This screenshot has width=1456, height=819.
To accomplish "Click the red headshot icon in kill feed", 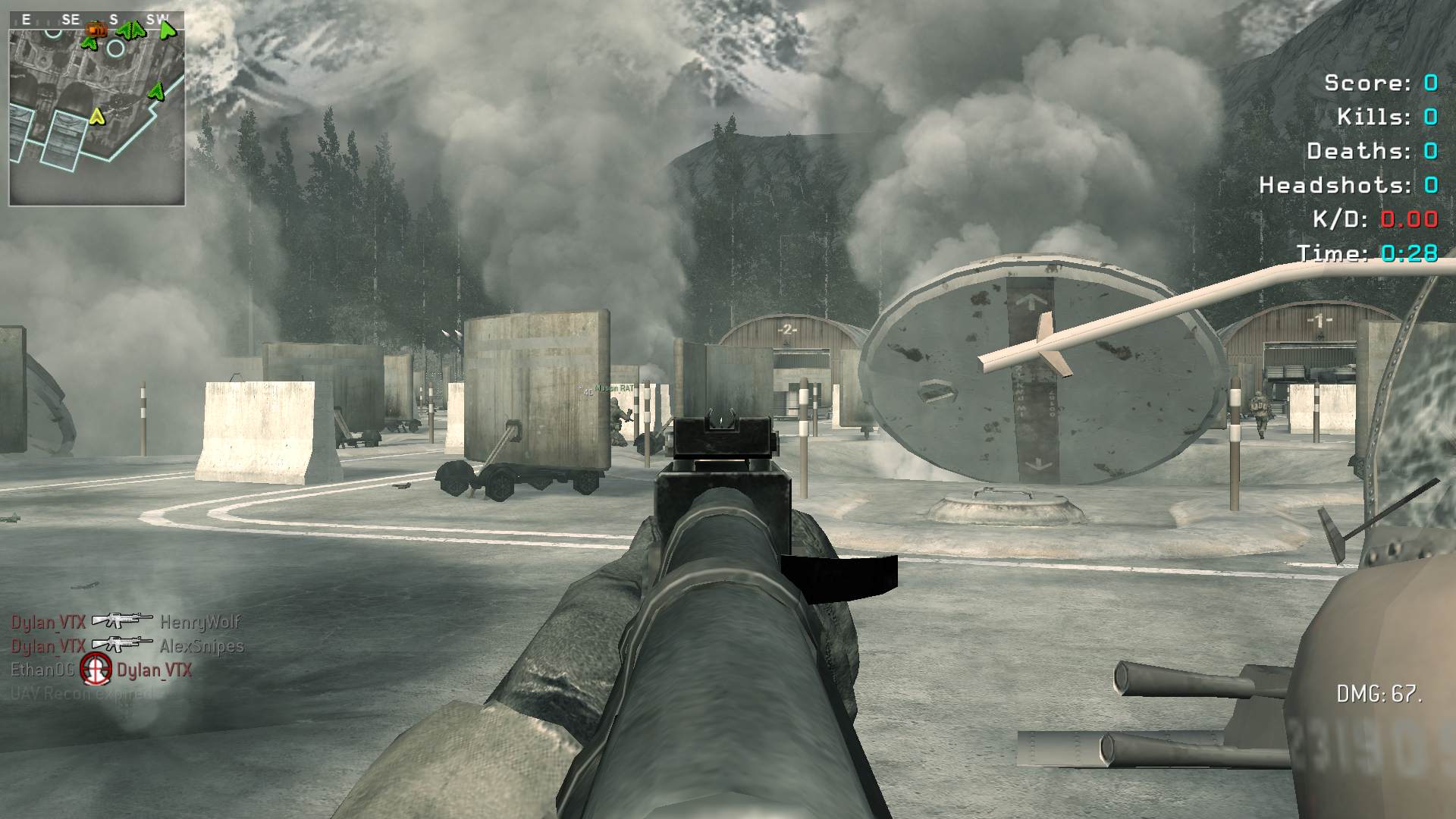I will (x=96, y=669).
